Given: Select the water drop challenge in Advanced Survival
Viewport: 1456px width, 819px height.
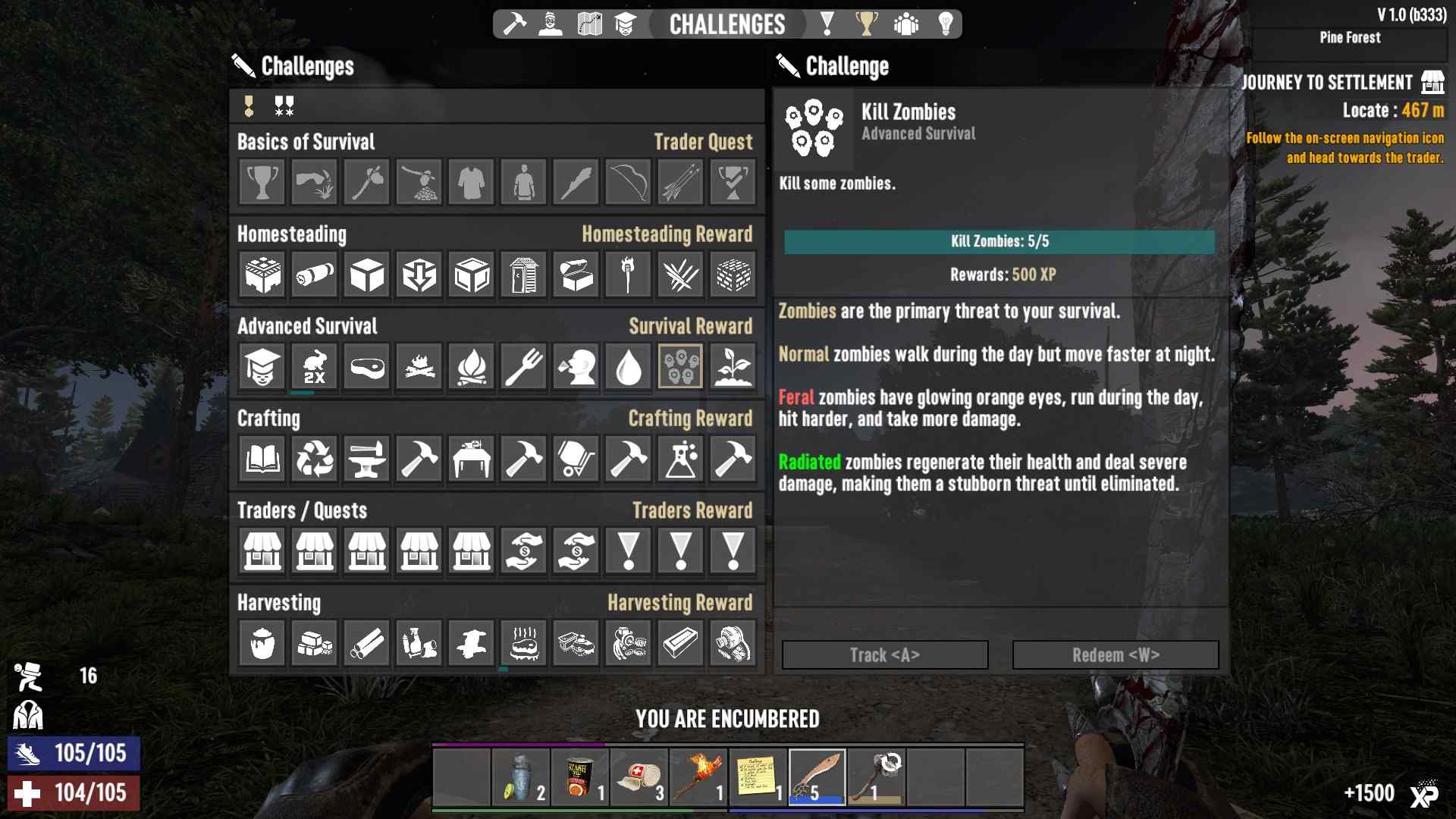Looking at the screenshot, I should point(629,367).
